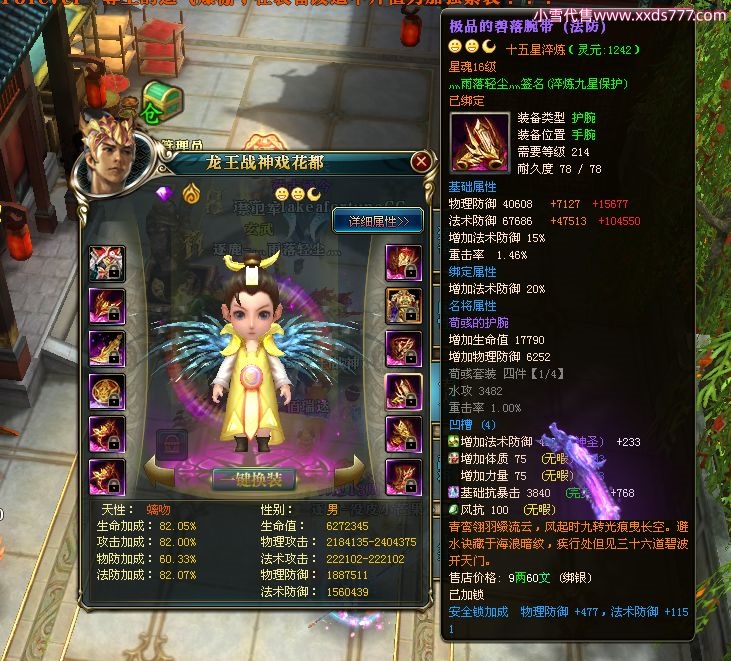Choose the round gold medallion equipment slot
Image resolution: width=731 pixels, height=661 pixels.
[106, 391]
